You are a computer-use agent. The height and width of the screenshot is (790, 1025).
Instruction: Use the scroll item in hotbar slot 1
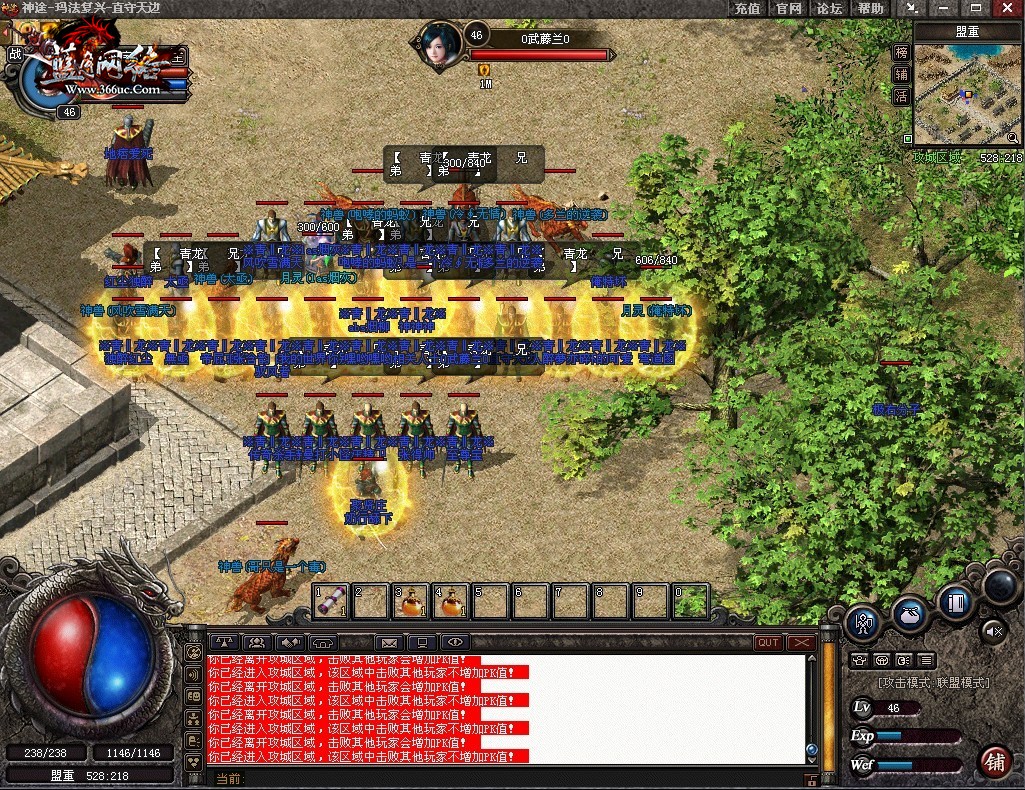(331, 601)
